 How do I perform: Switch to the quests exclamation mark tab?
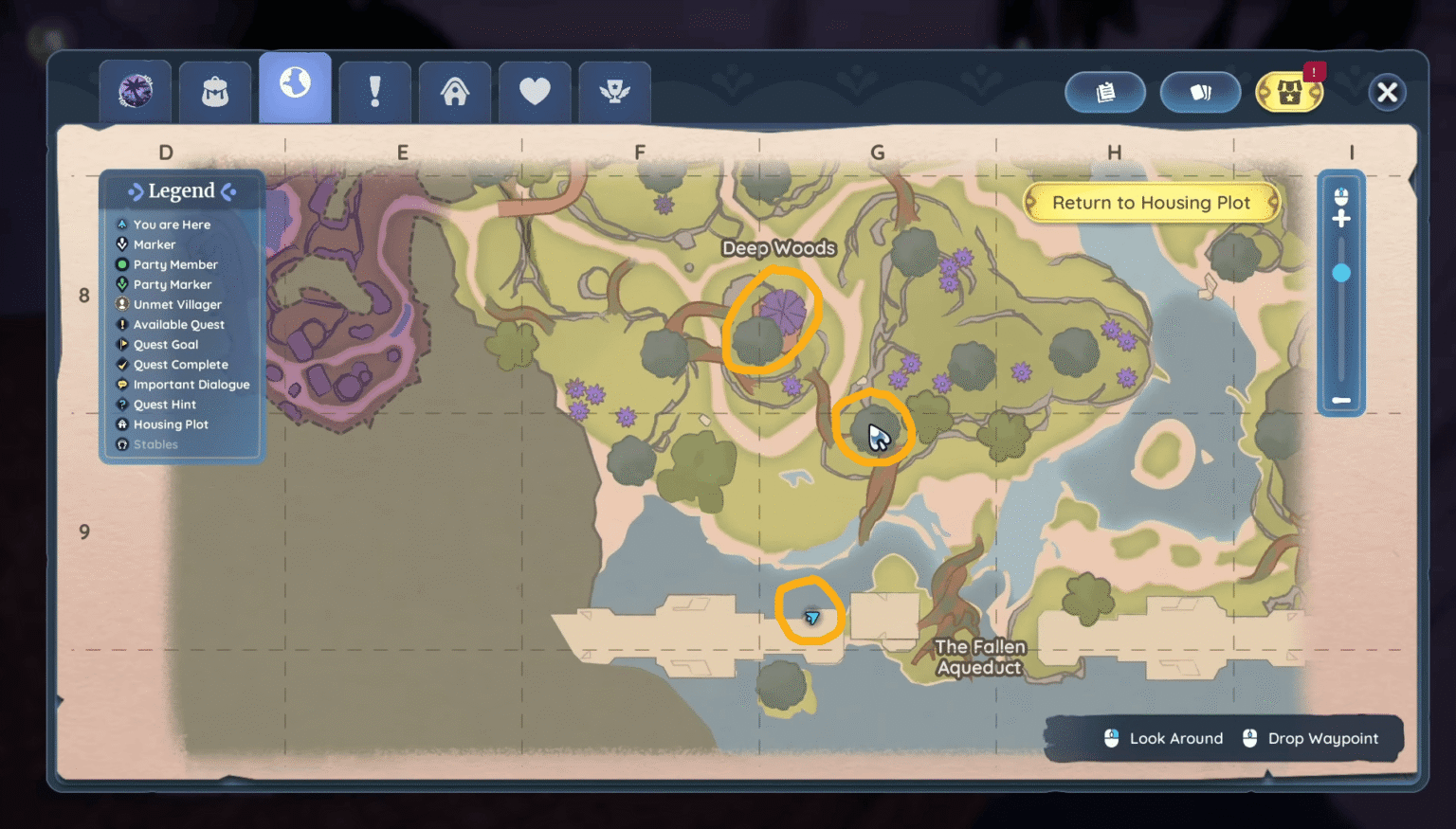[x=374, y=91]
